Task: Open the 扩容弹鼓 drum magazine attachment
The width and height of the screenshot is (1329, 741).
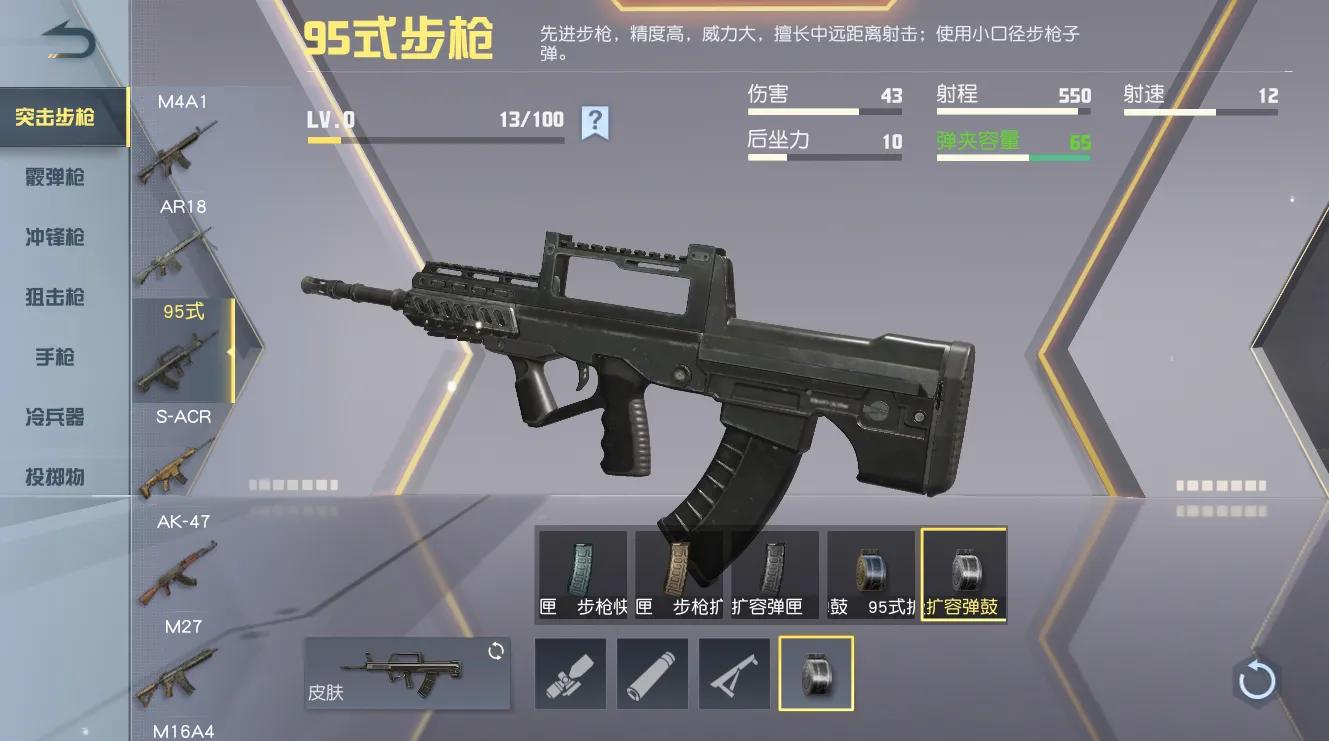Action: [x=963, y=575]
